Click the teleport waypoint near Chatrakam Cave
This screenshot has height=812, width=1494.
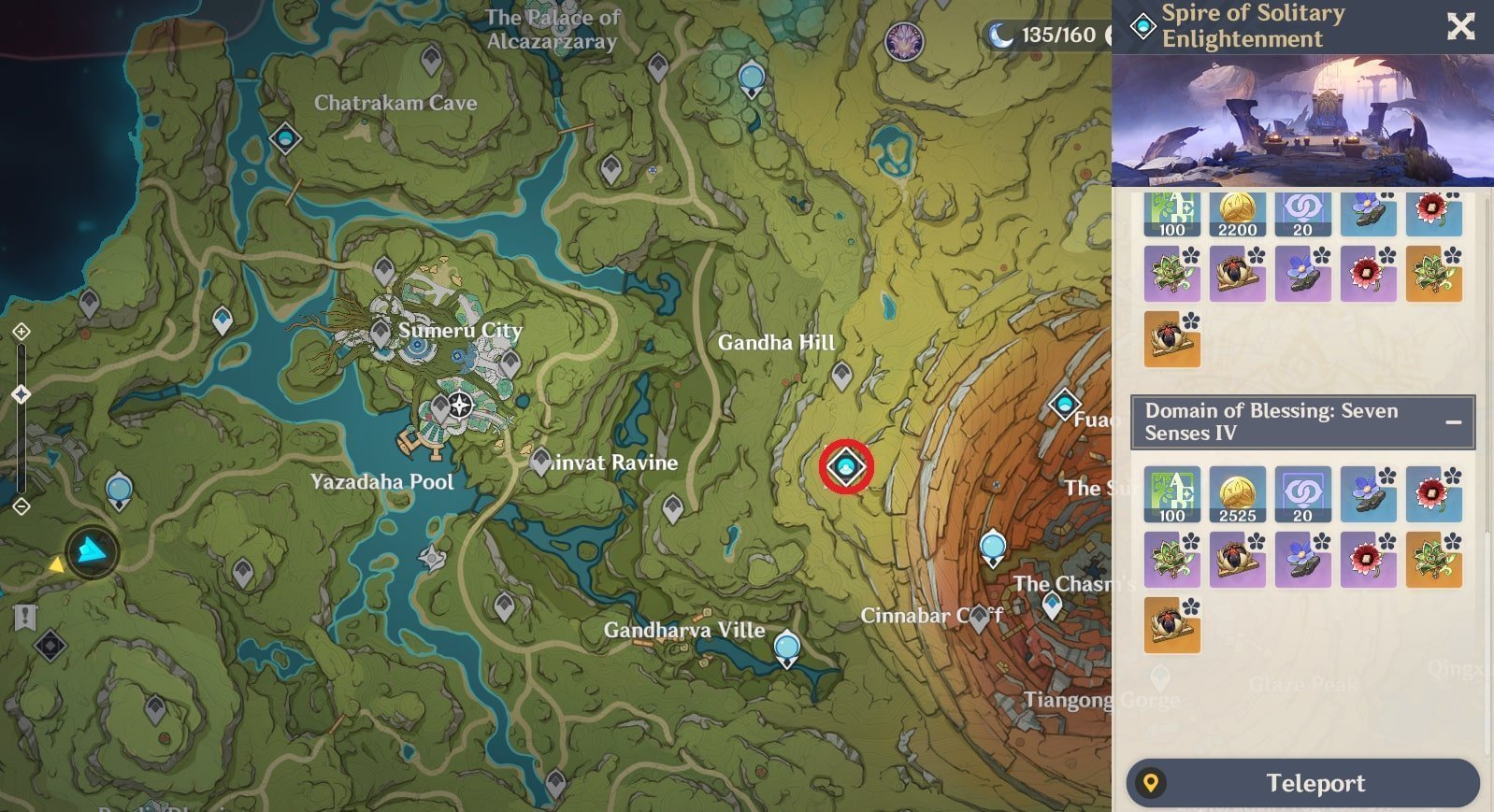click(x=286, y=139)
